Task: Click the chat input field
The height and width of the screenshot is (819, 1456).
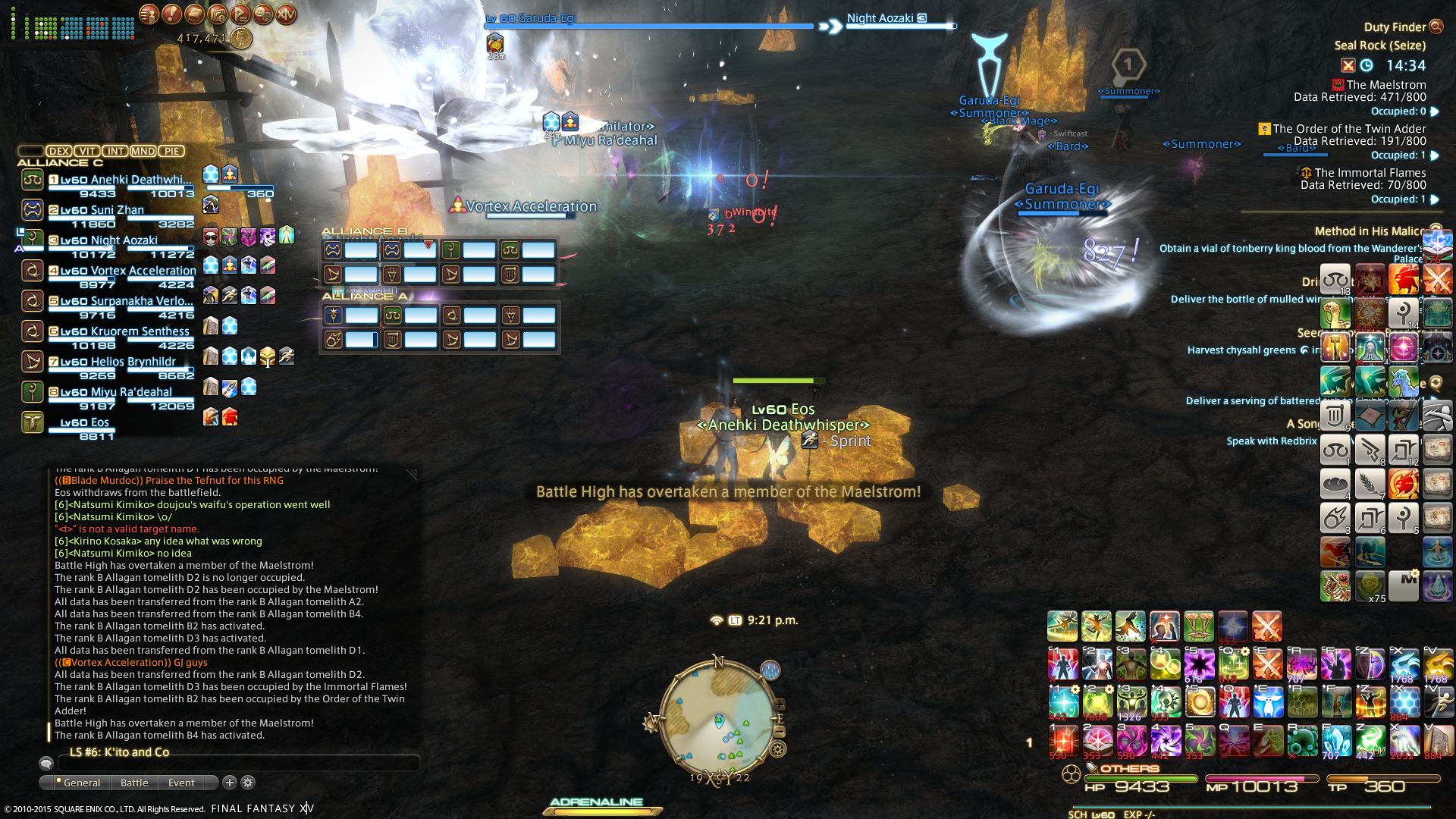Action: click(x=235, y=764)
